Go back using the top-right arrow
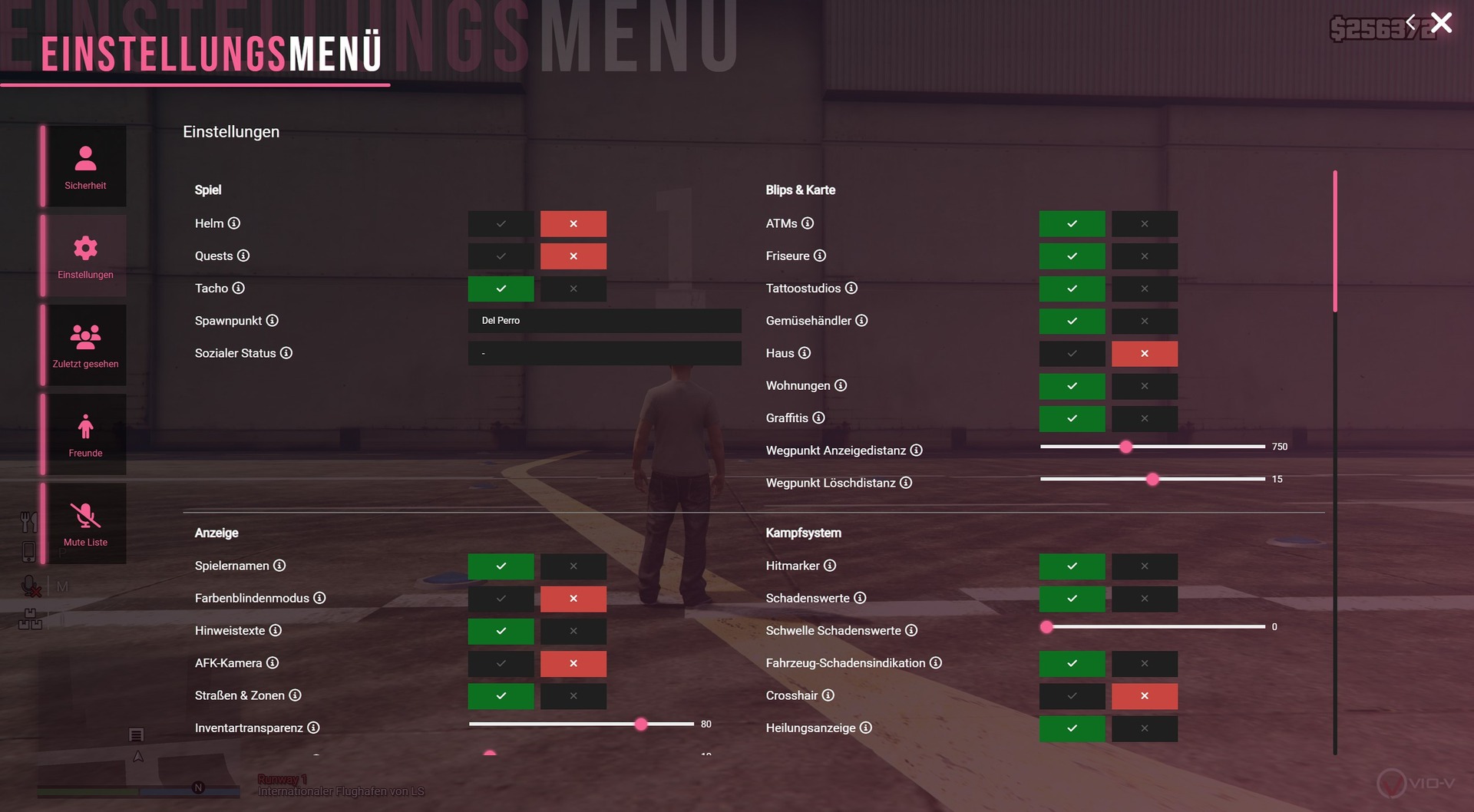The width and height of the screenshot is (1474, 812). (x=1410, y=21)
